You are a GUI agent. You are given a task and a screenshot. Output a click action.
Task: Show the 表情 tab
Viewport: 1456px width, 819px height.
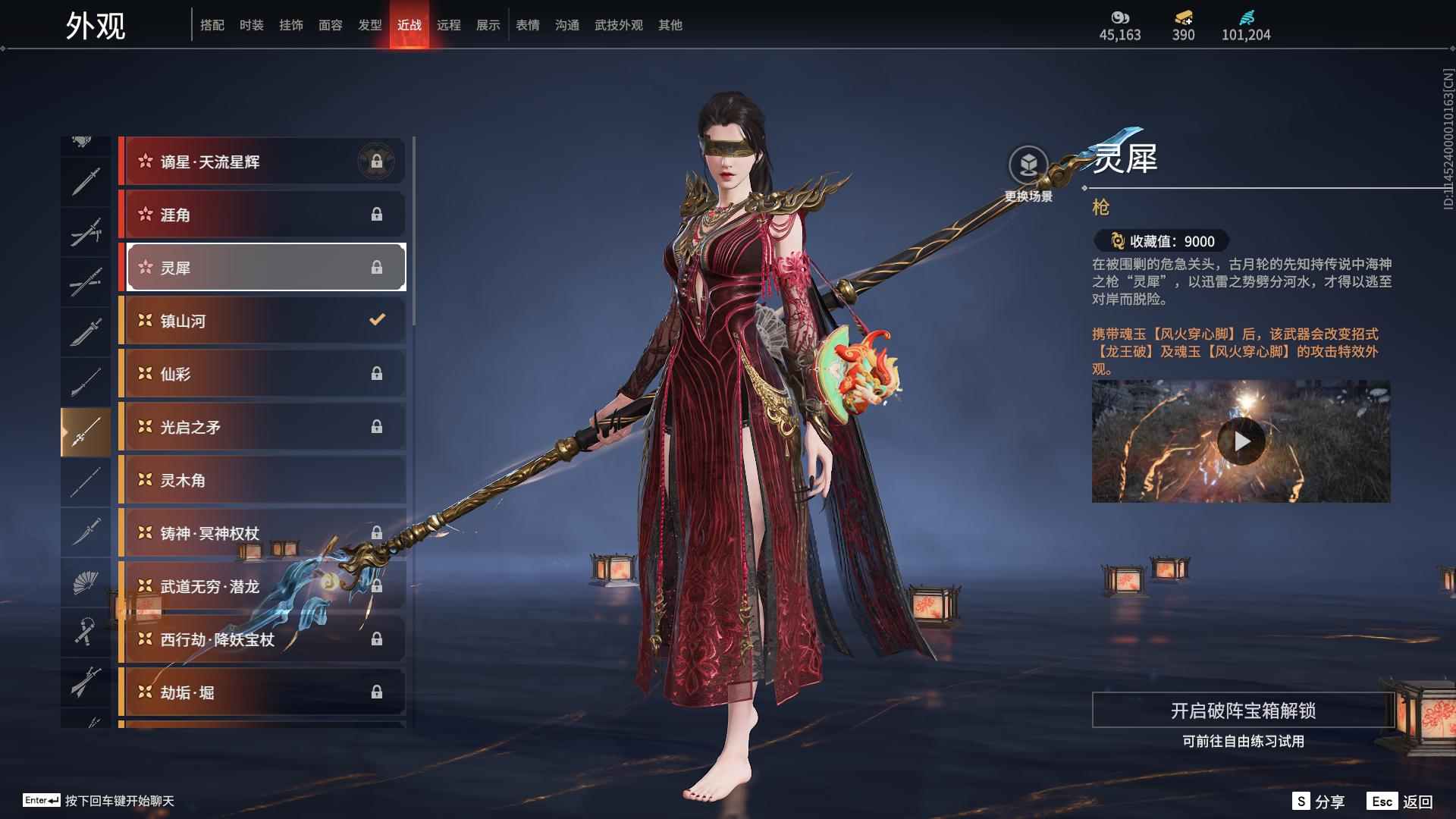click(527, 25)
